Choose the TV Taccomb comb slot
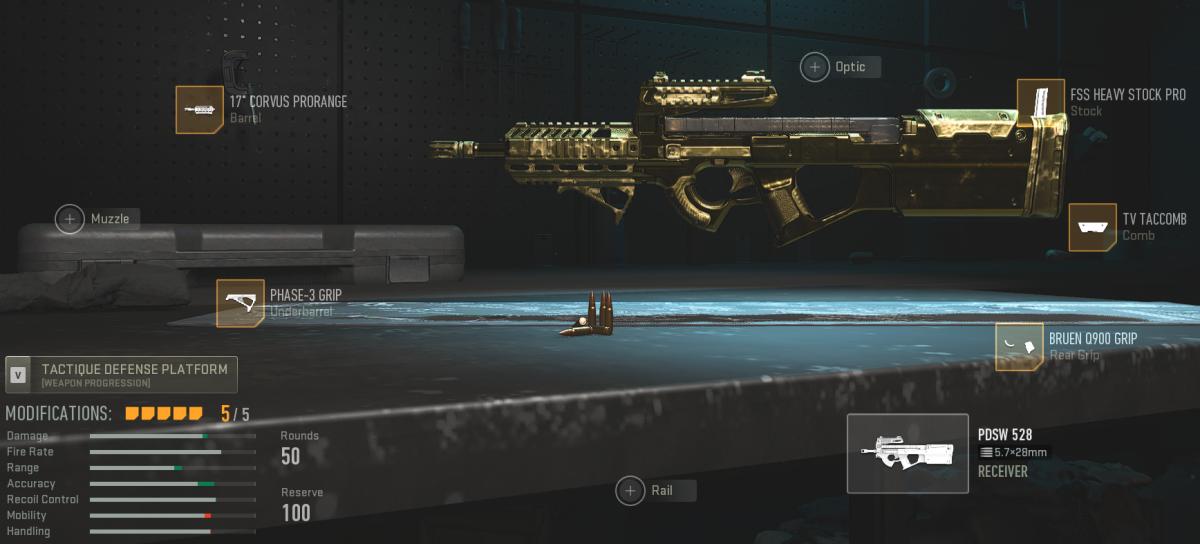 click(1092, 227)
